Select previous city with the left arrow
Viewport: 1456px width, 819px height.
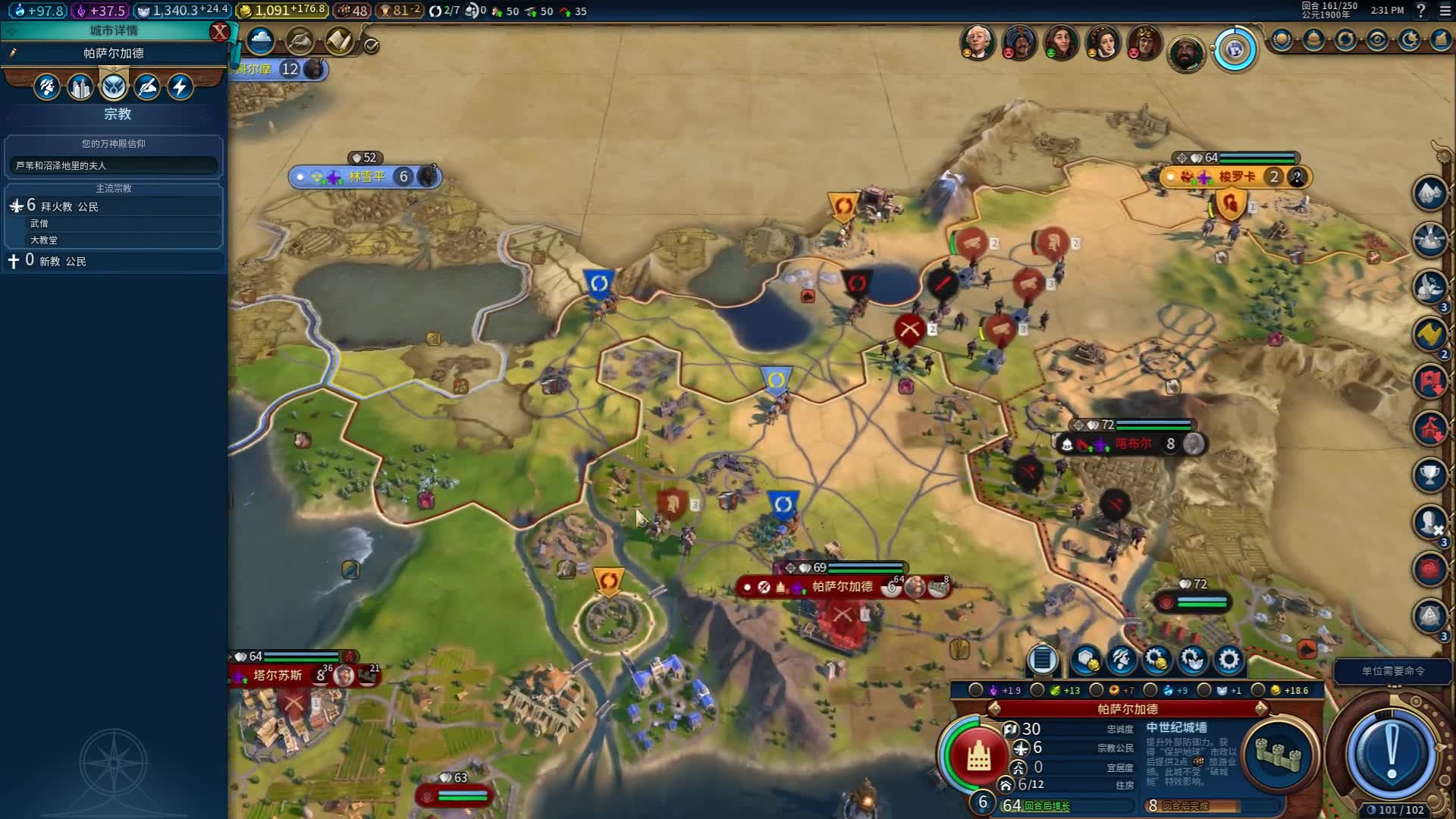[994, 709]
